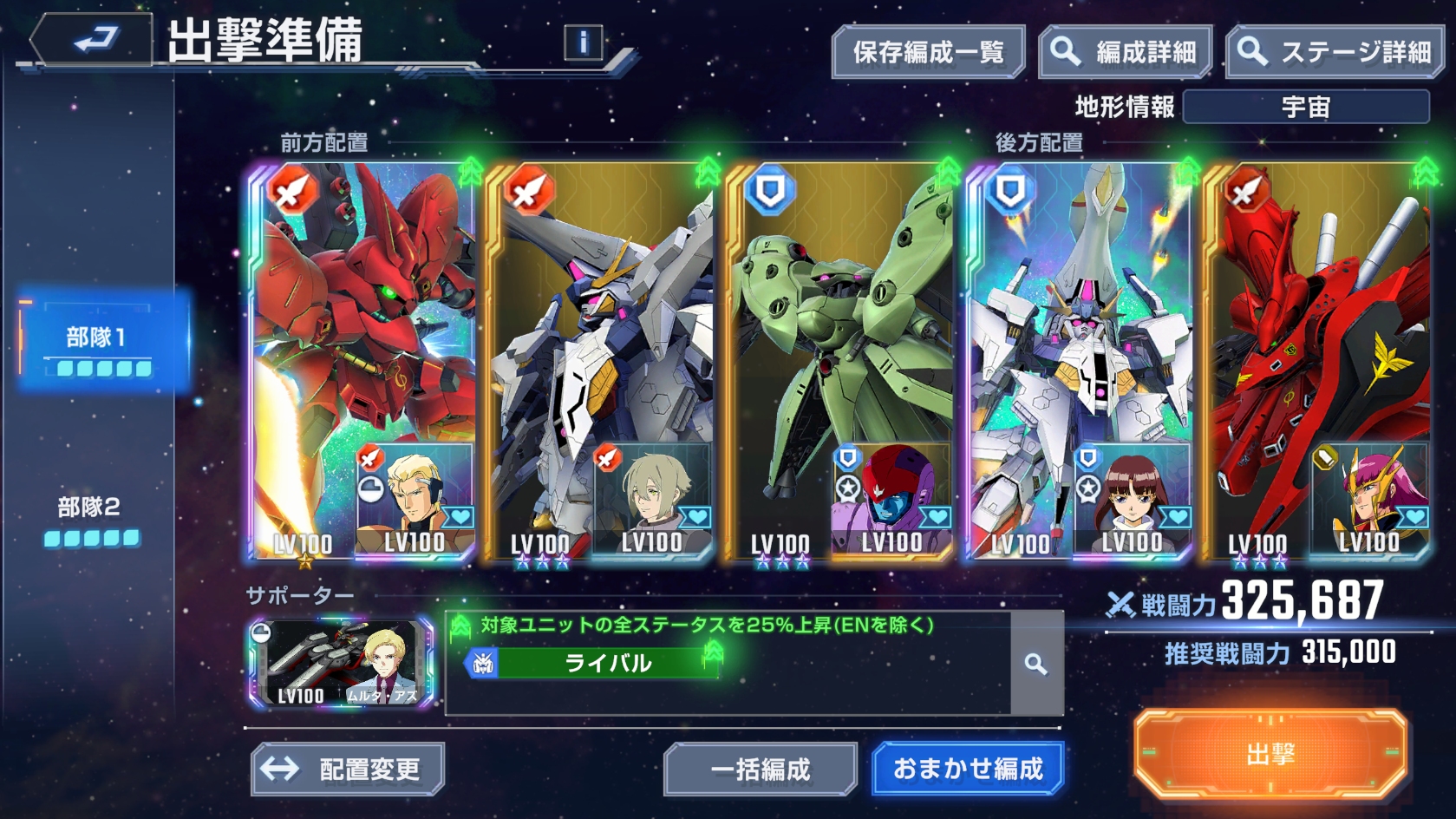Click the 配置変更 placement change button
The image size is (1456, 819).
[348, 769]
